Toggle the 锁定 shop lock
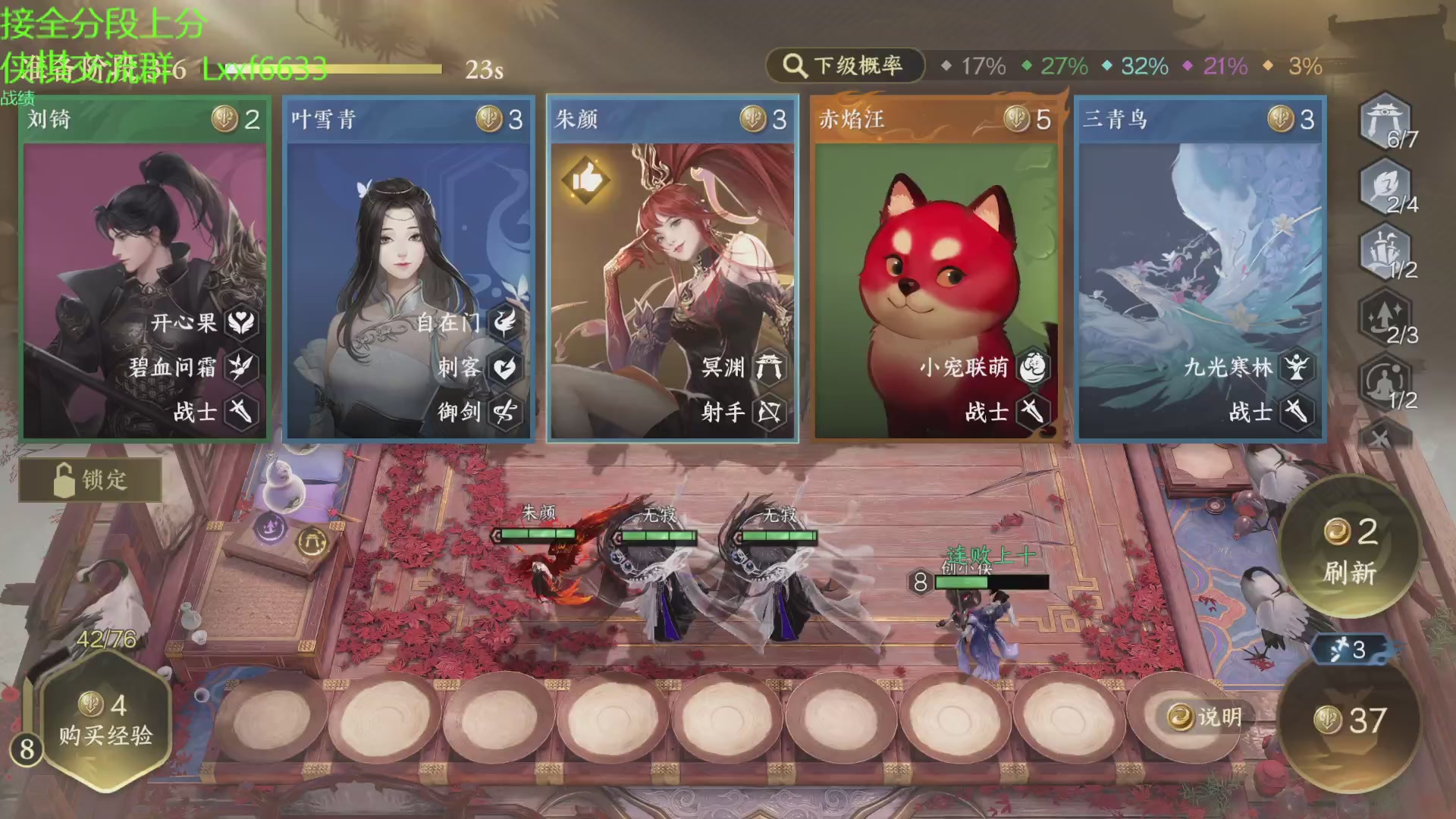This screenshot has height=819, width=1456. [x=89, y=479]
